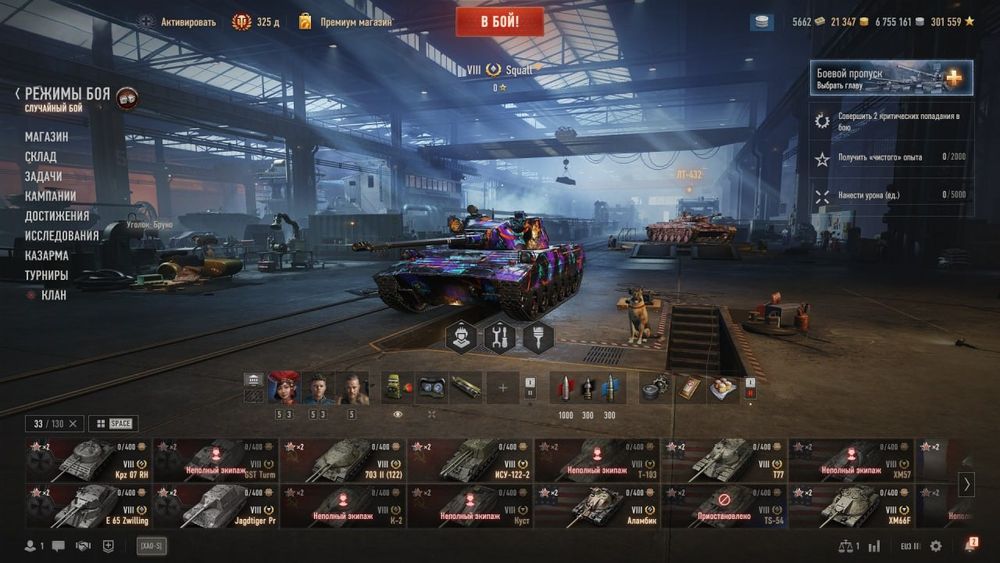Viewport: 1000px width, 563px height.
Task: Start battle with the В БОЙ! button
Action: coord(499,21)
